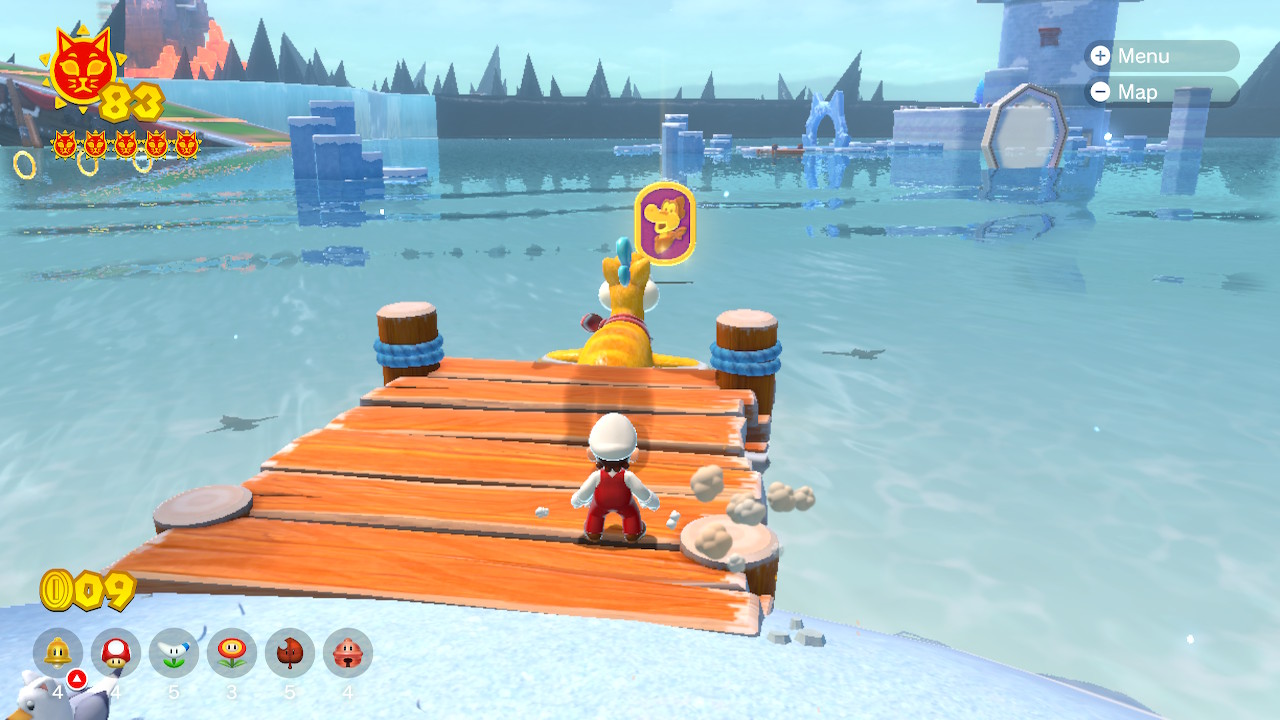Pick the Boomerang Flower reserve item

point(174,653)
